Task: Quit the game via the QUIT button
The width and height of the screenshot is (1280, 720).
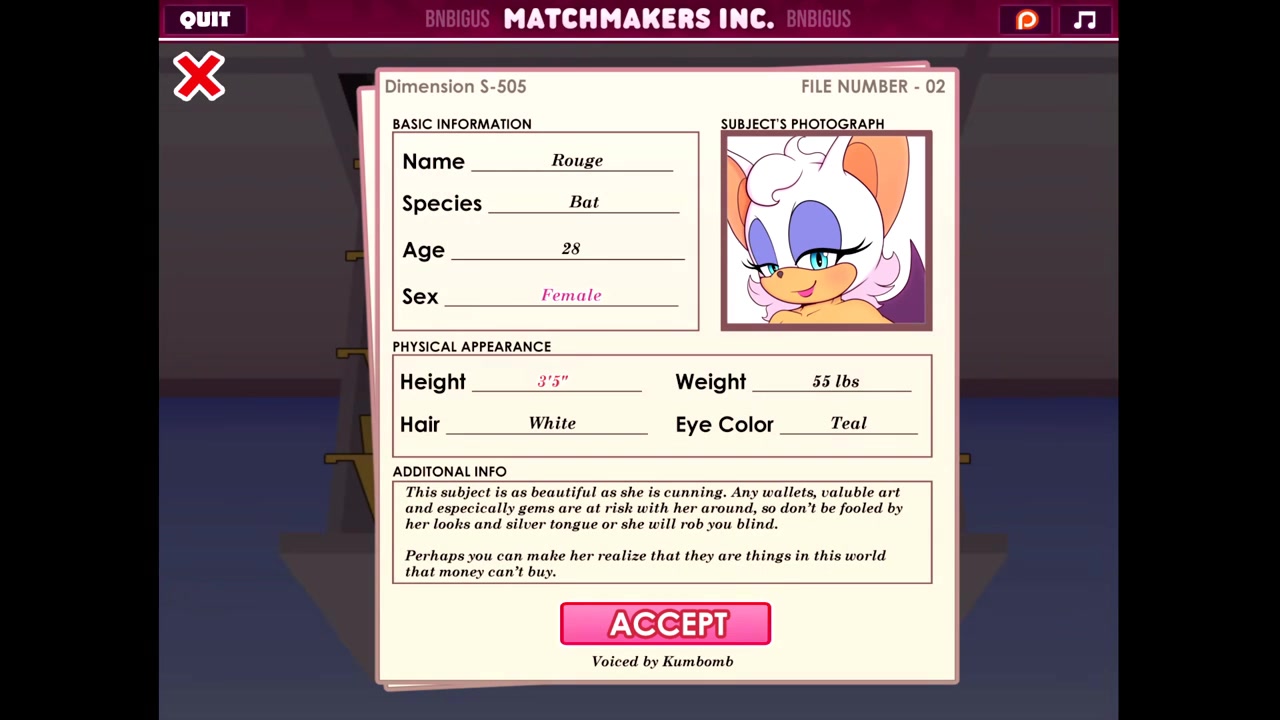Action: tap(205, 19)
